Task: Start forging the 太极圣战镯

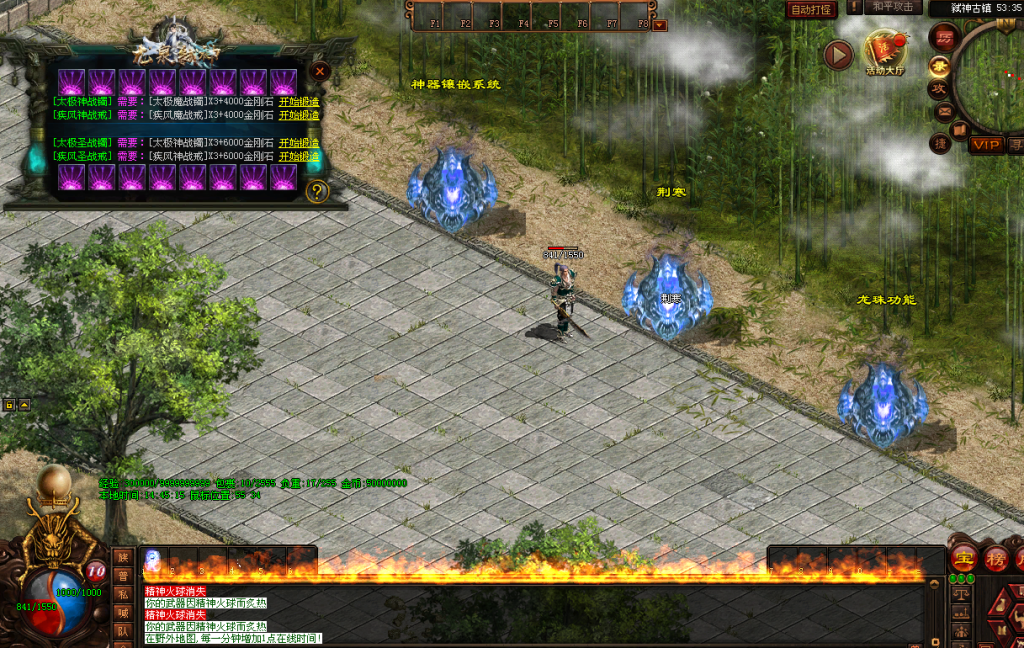Action: pyautogui.click(x=299, y=143)
